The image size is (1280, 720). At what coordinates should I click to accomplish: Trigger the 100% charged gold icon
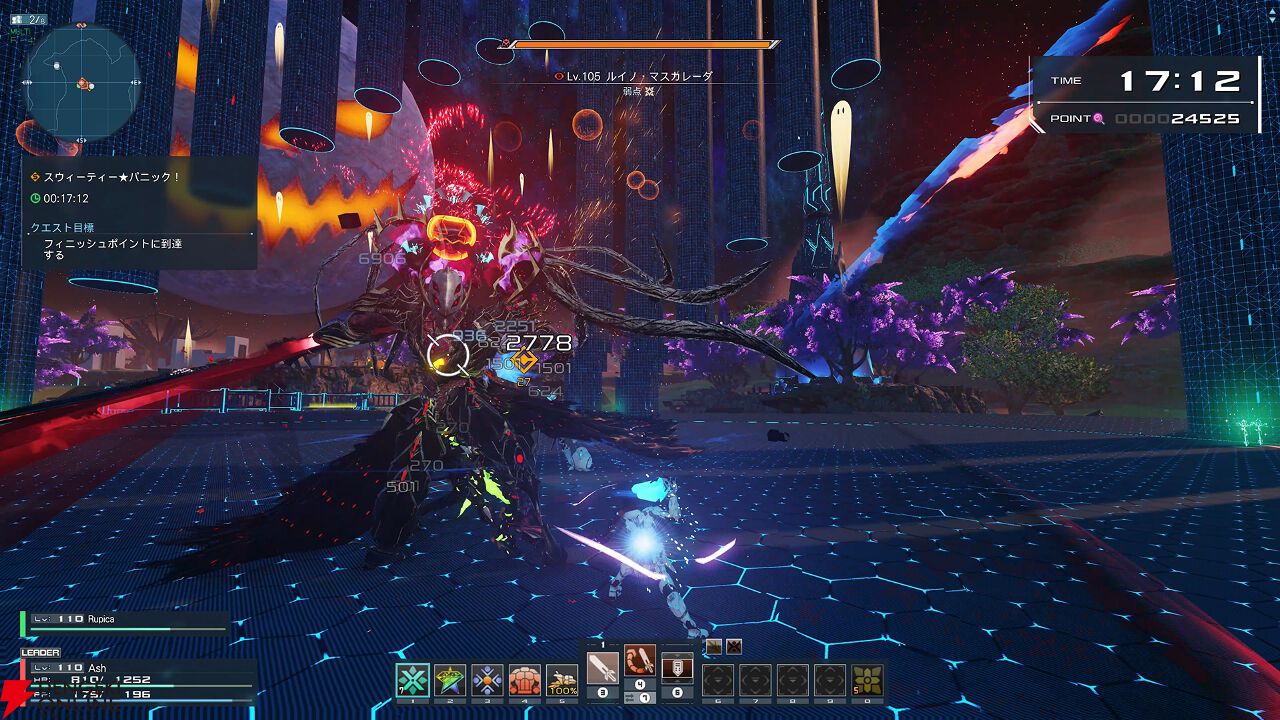click(562, 680)
